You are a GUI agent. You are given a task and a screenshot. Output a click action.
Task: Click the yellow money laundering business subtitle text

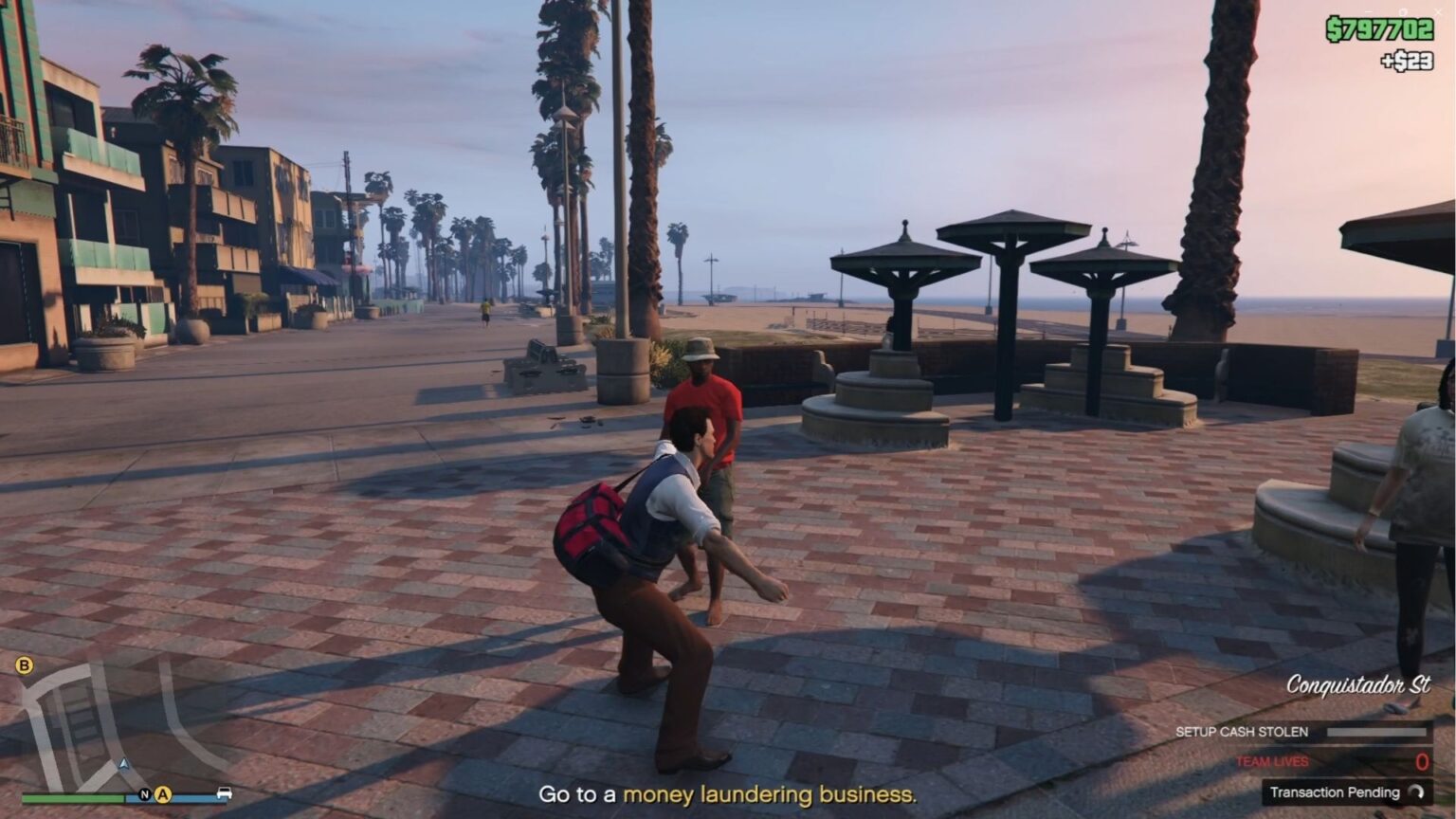pos(770,796)
